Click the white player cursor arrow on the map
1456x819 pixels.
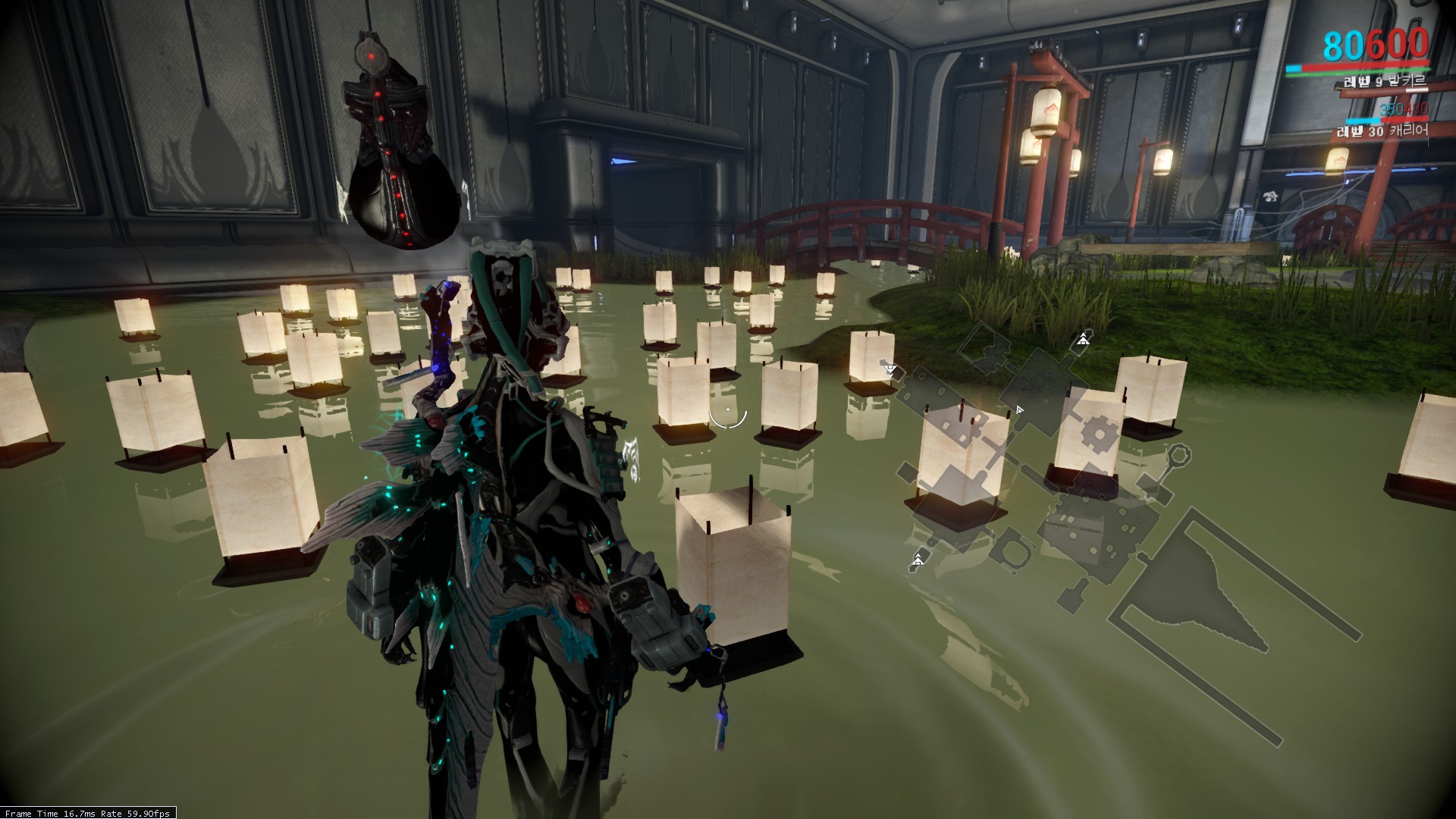tap(1019, 409)
